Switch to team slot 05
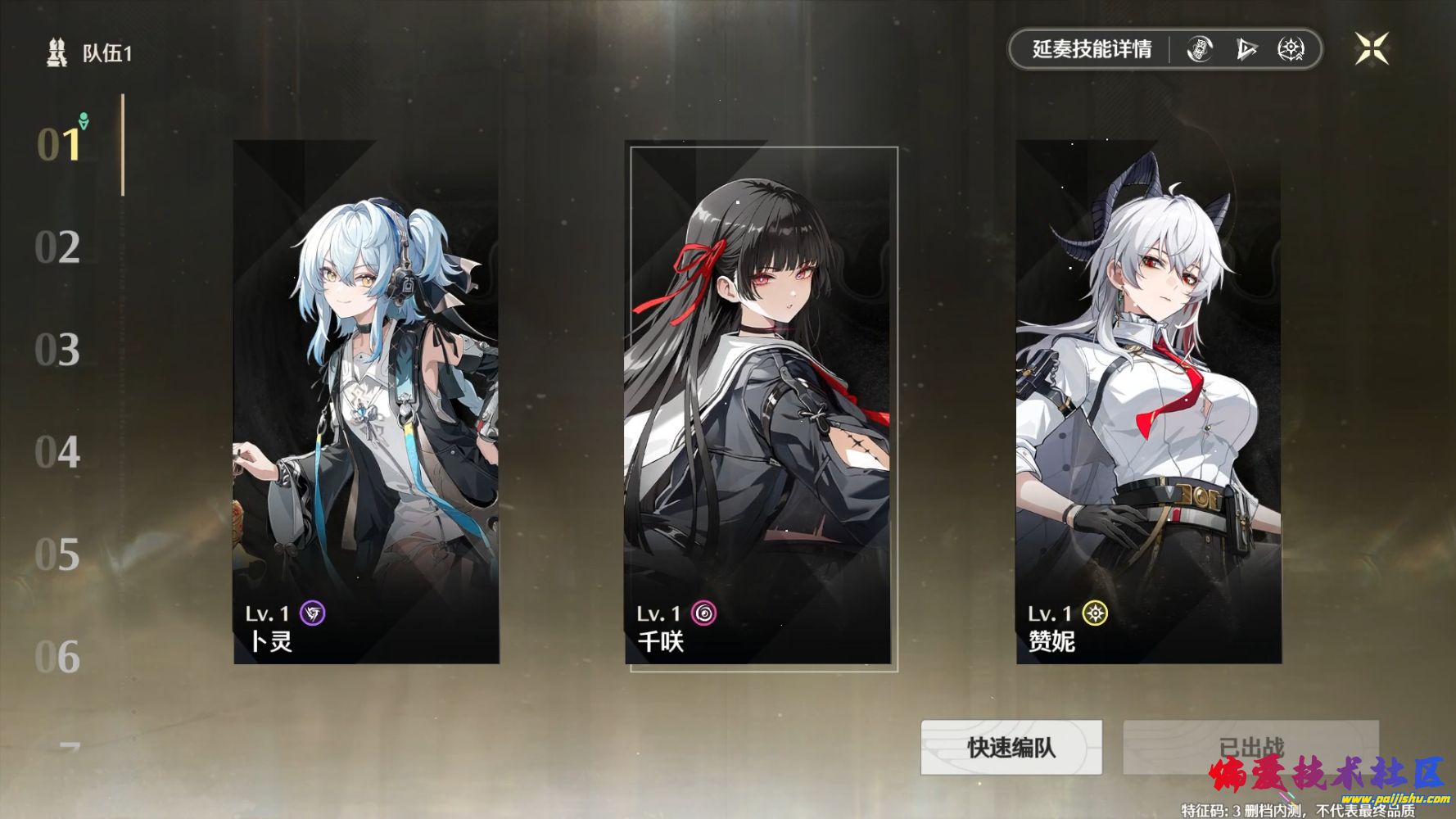 [x=57, y=554]
